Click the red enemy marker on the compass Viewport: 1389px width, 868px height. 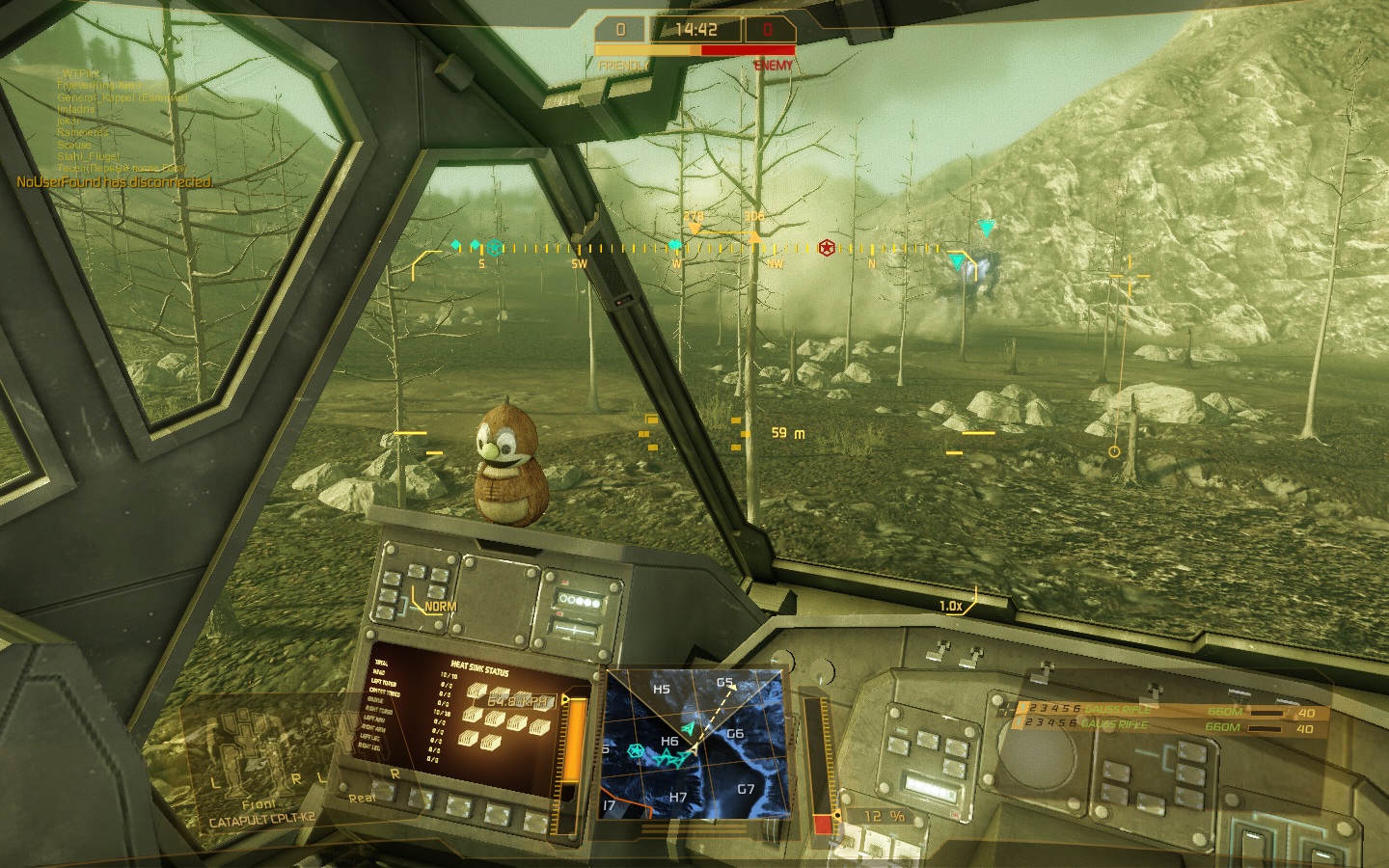pyautogui.click(x=827, y=249)
